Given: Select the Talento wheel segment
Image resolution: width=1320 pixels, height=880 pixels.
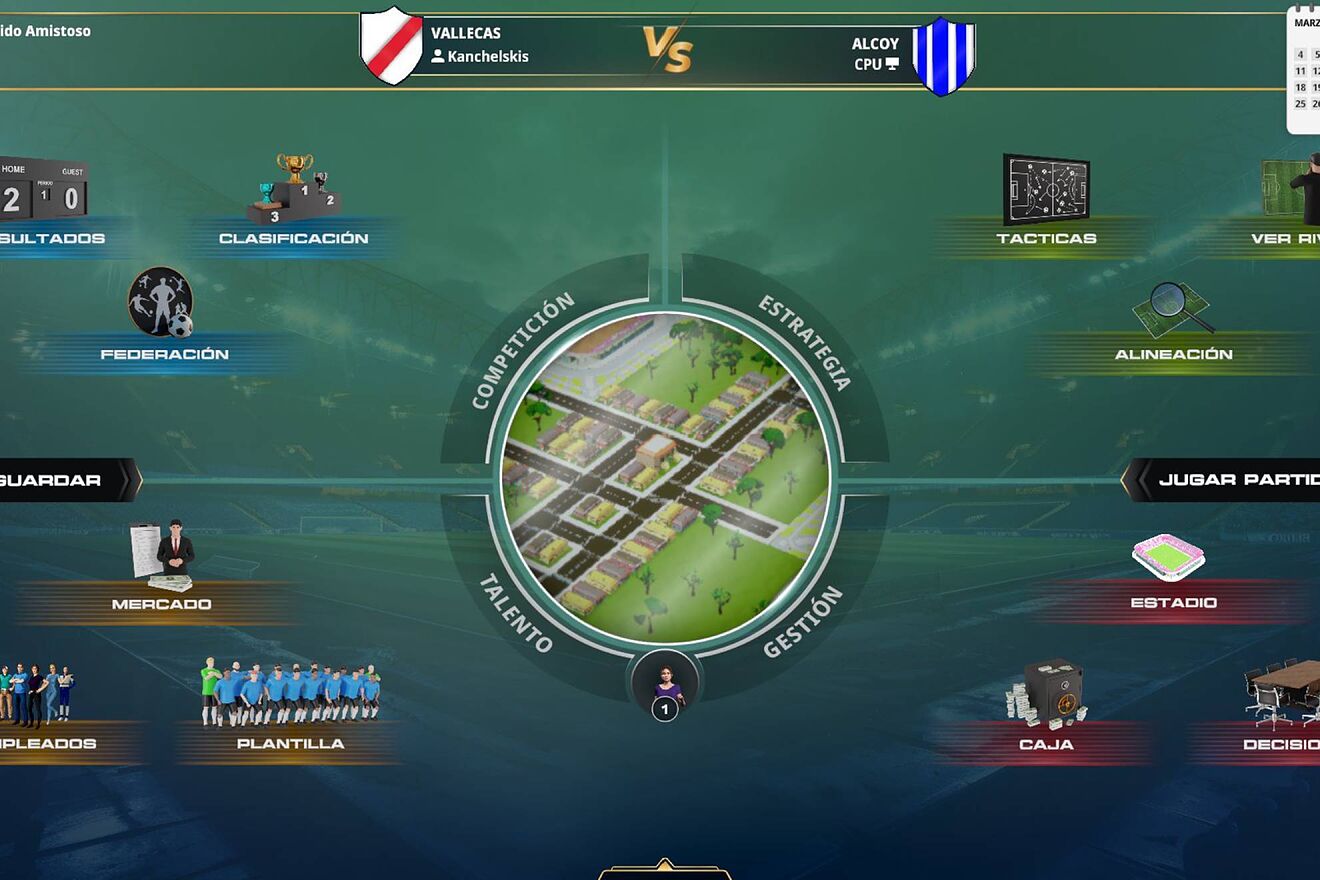Looking at the screenshot, I should coord(514,613).
